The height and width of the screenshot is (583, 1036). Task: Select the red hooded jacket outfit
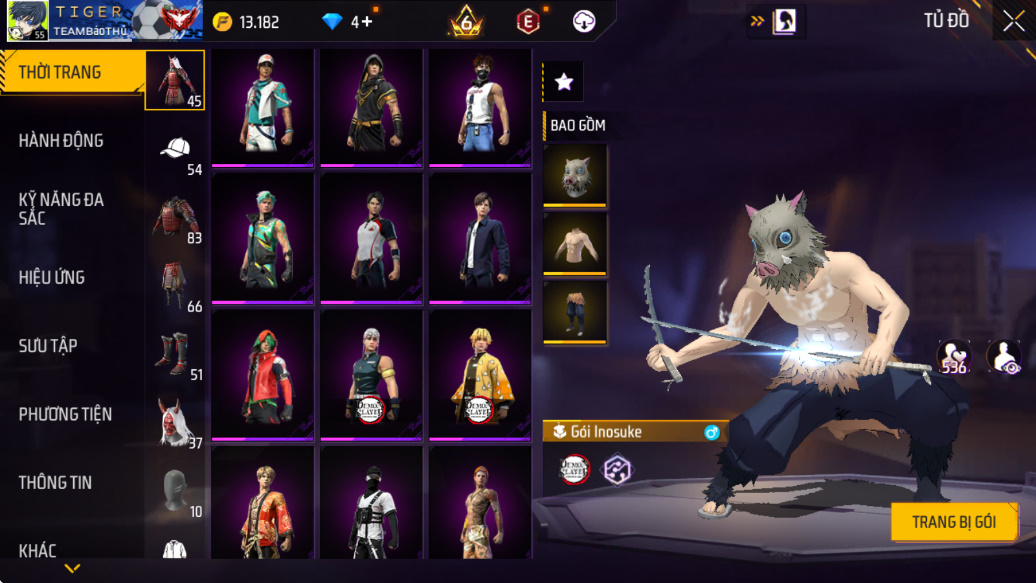tap(264, 375)
